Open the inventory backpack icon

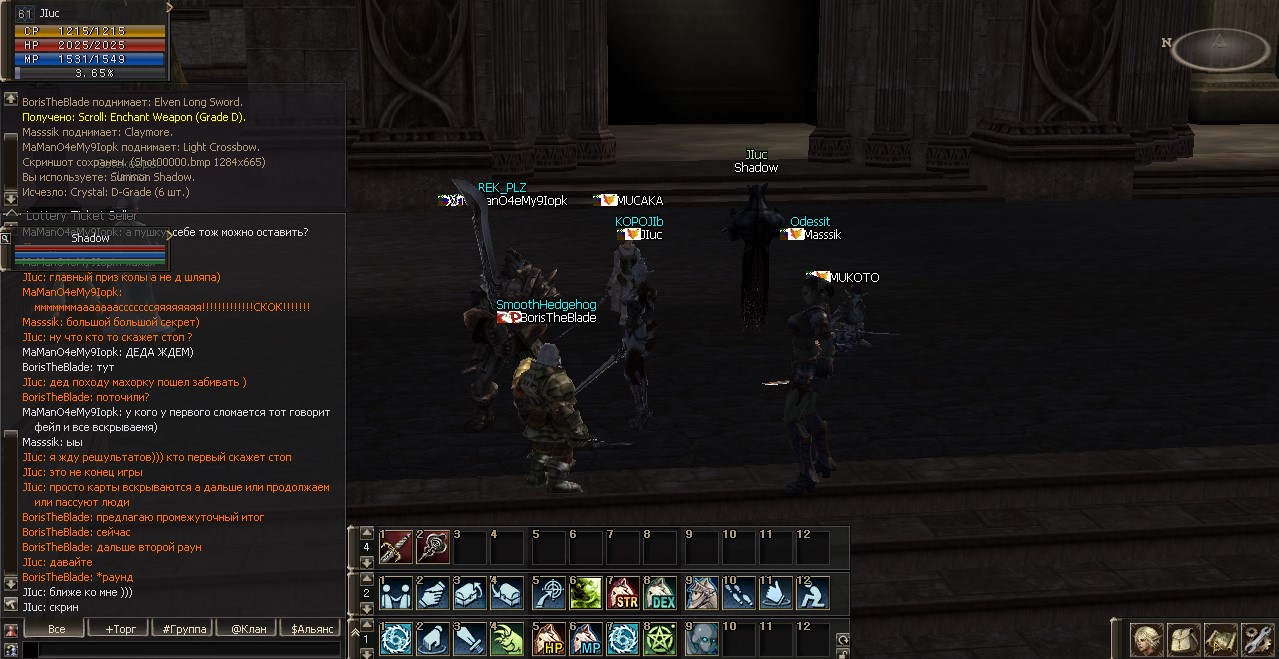(x=1184, y=639)
